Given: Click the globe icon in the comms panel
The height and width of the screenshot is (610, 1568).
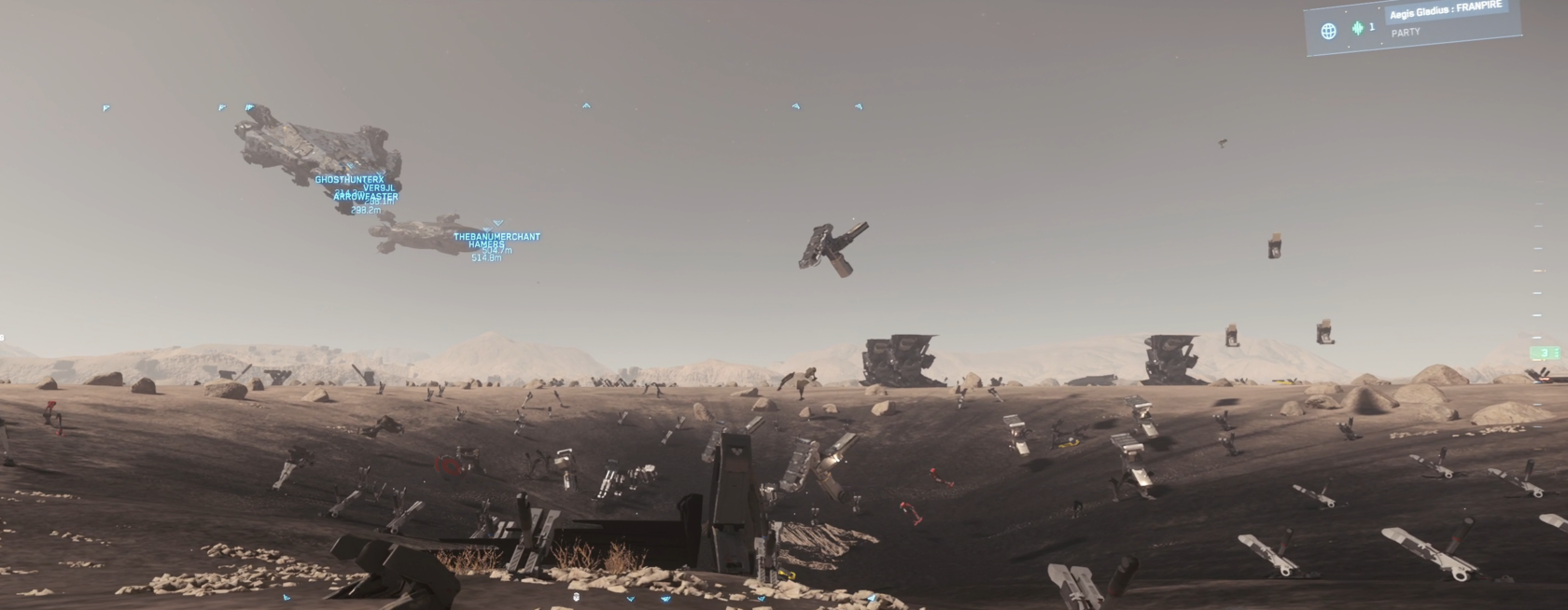Looking at the screenshot, I should [x=1328, y=31].
